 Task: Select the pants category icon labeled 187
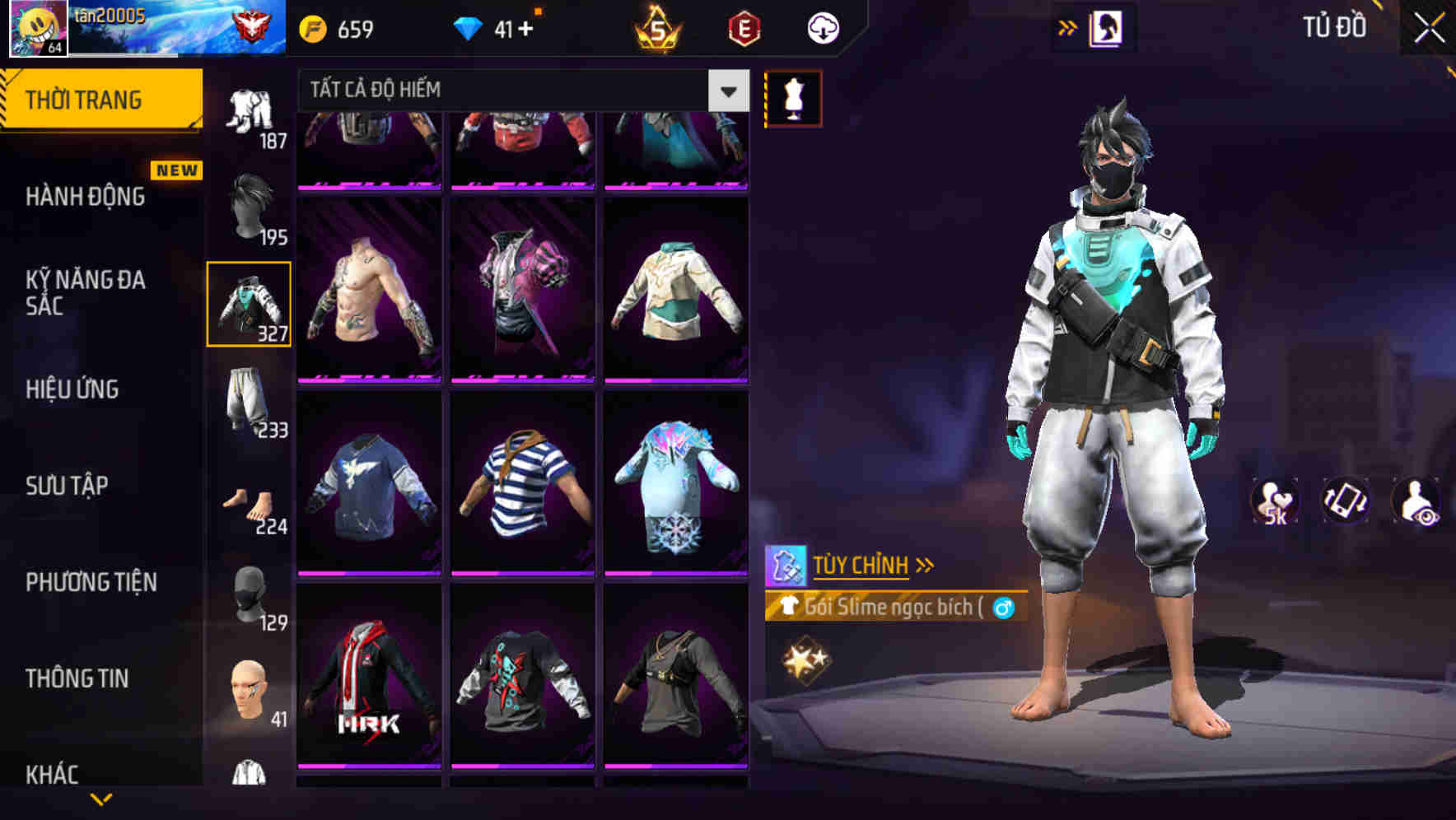(x=251, y=111)
